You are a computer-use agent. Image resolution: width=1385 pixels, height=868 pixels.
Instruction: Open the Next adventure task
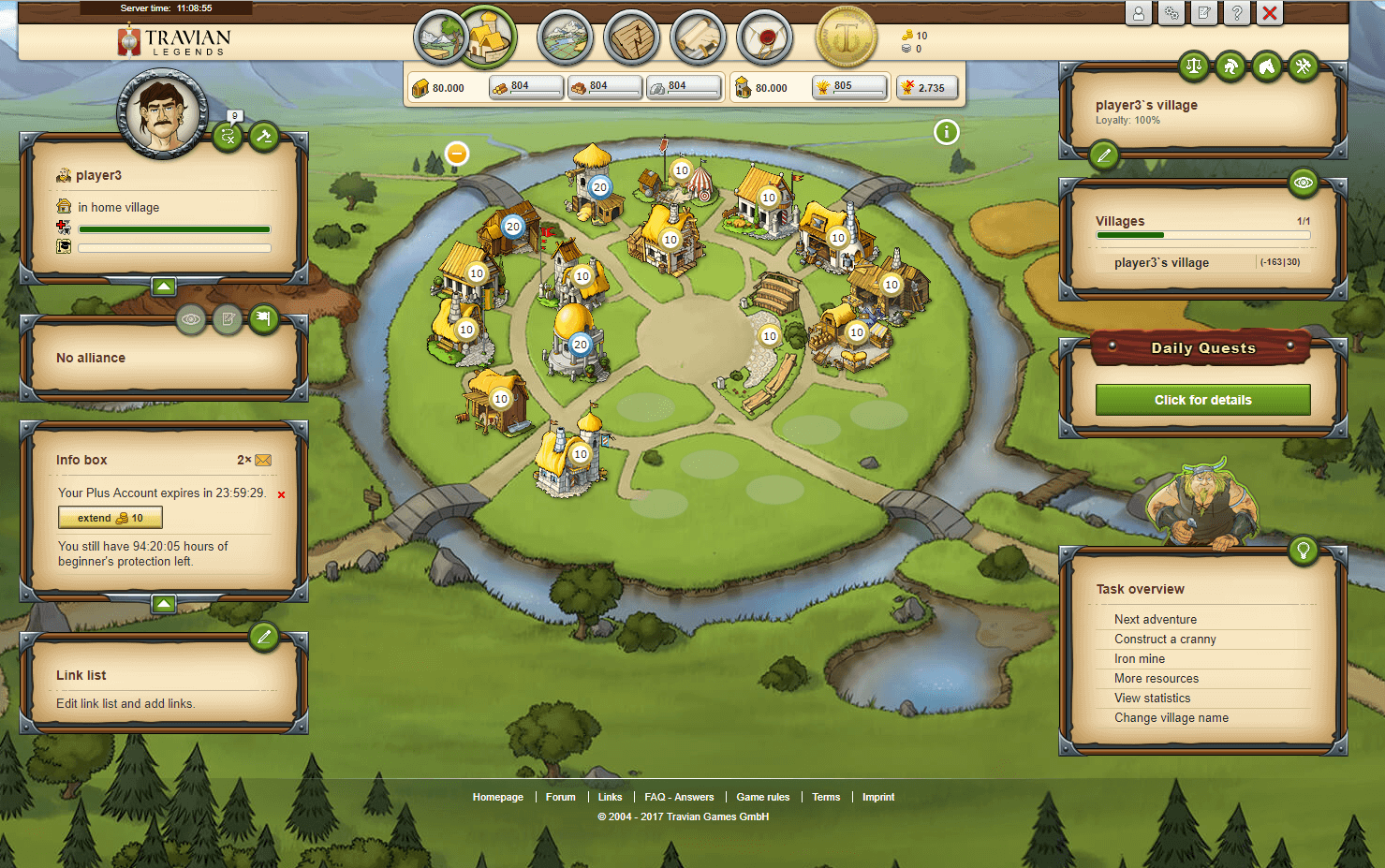(x=1155, y=619)
